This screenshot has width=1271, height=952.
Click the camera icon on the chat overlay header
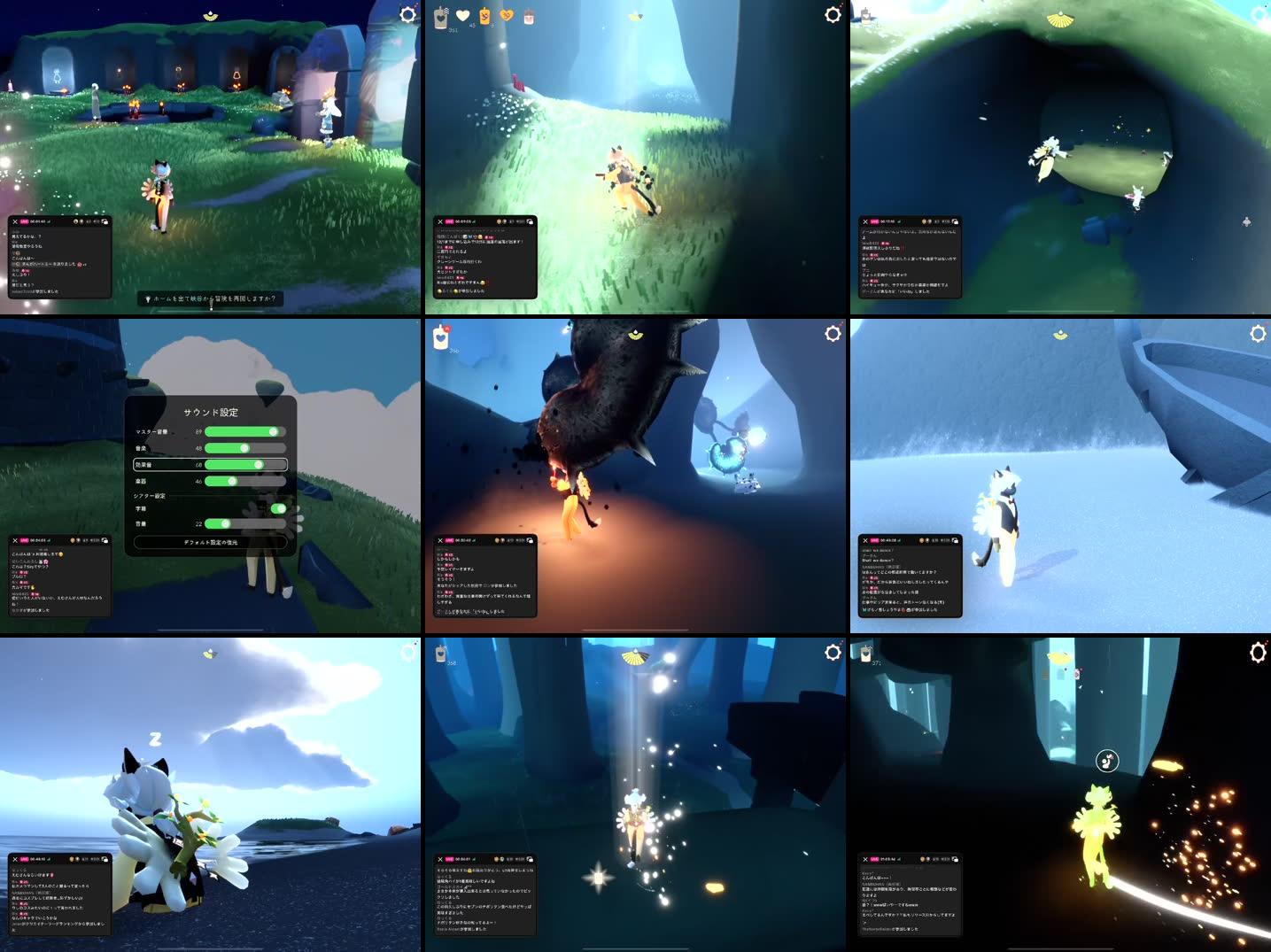point(105,221)
